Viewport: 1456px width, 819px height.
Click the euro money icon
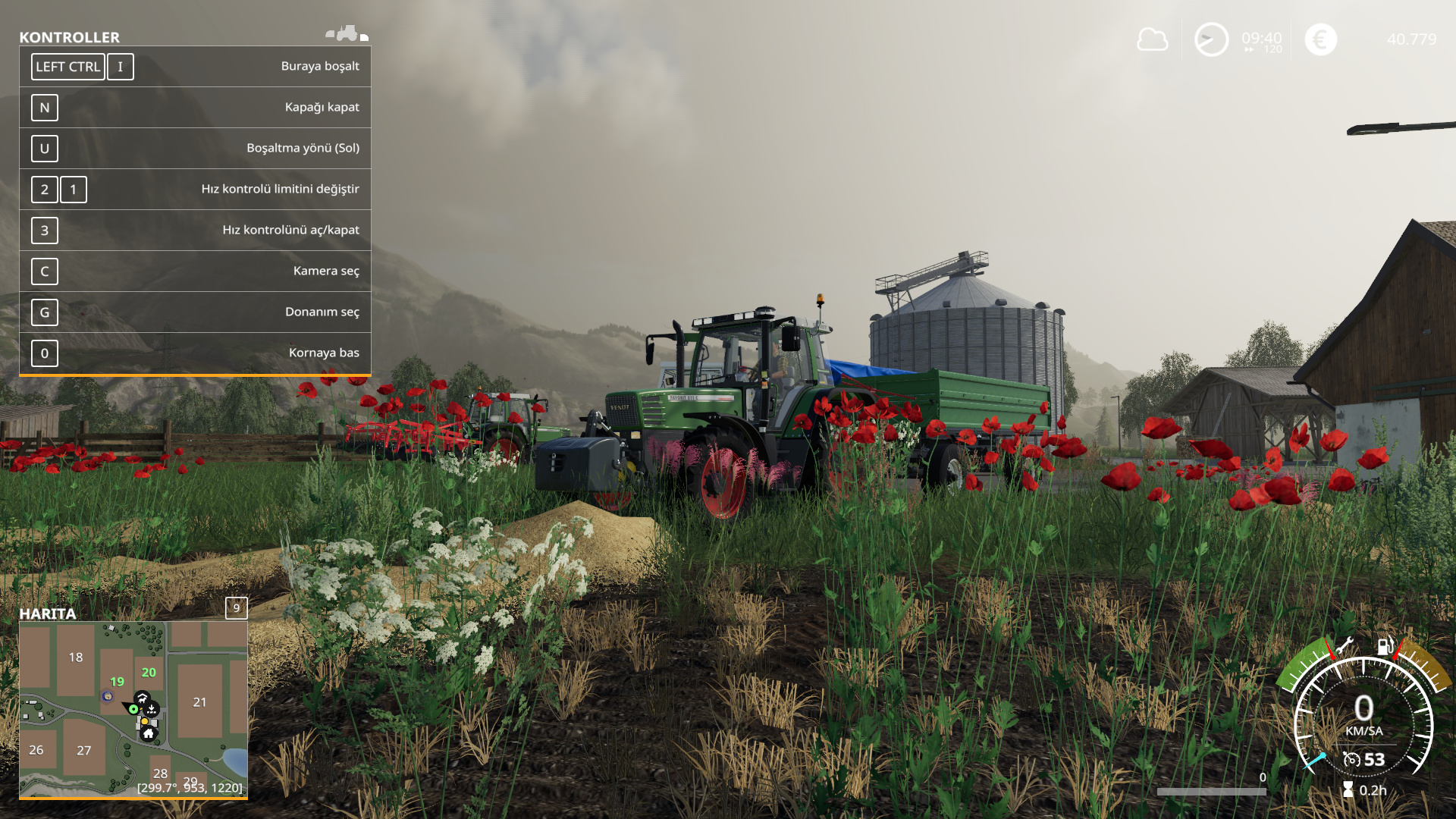pyautogui.click(x=1320, y=39)
